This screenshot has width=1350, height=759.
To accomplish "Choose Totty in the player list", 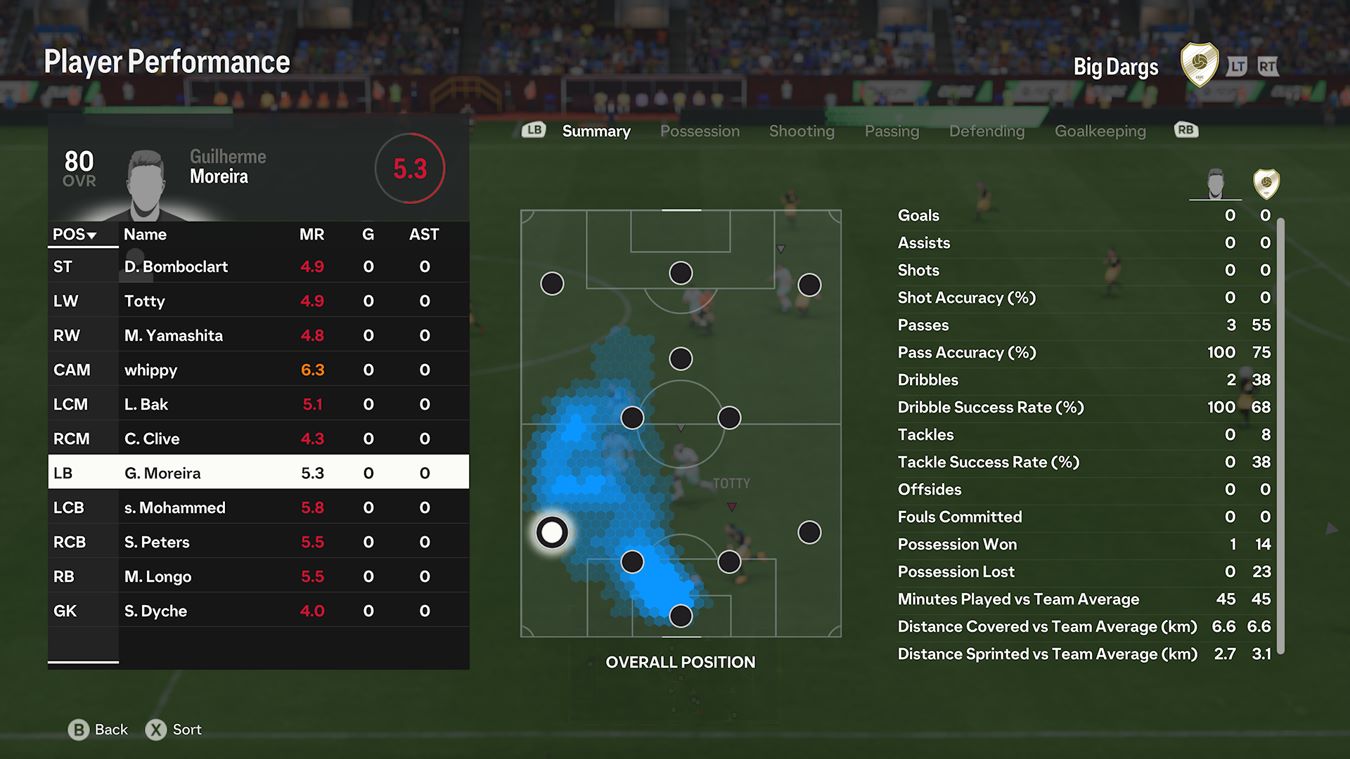I will [258, 301].
